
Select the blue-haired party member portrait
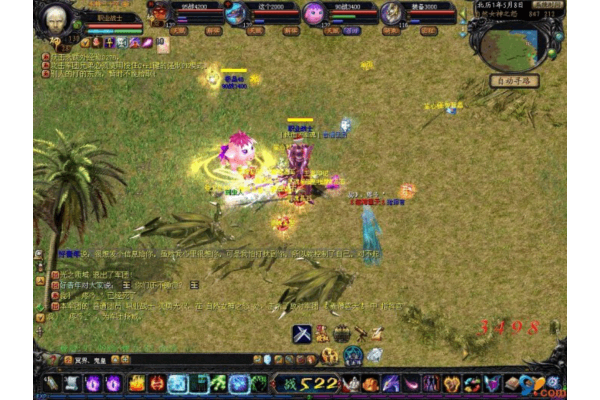[x=235, y=13]
